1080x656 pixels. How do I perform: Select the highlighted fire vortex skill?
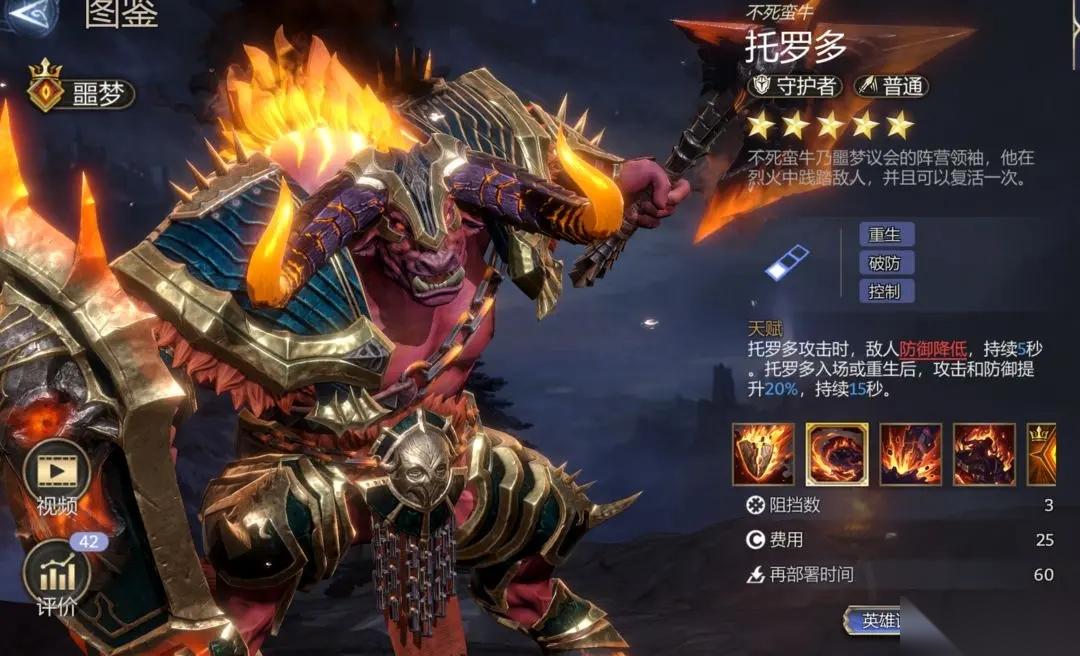click(x=837, y=454)
